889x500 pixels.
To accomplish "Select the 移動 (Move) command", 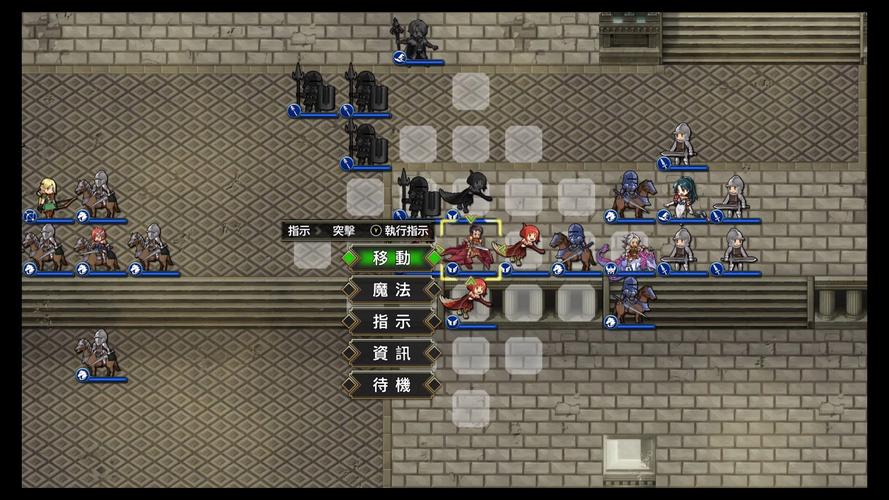I will tap(391, 258).
